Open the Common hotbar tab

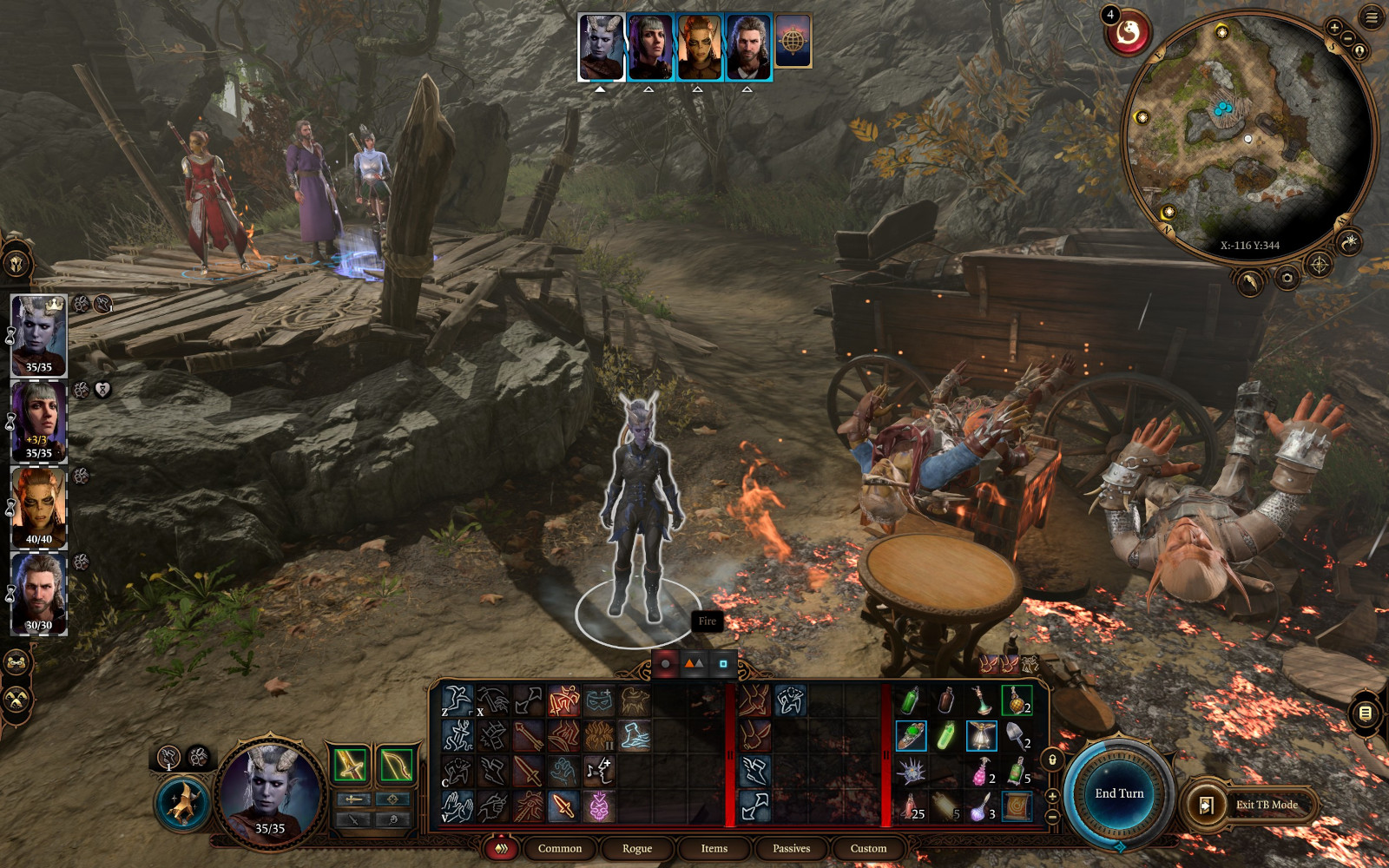[560, 848]
